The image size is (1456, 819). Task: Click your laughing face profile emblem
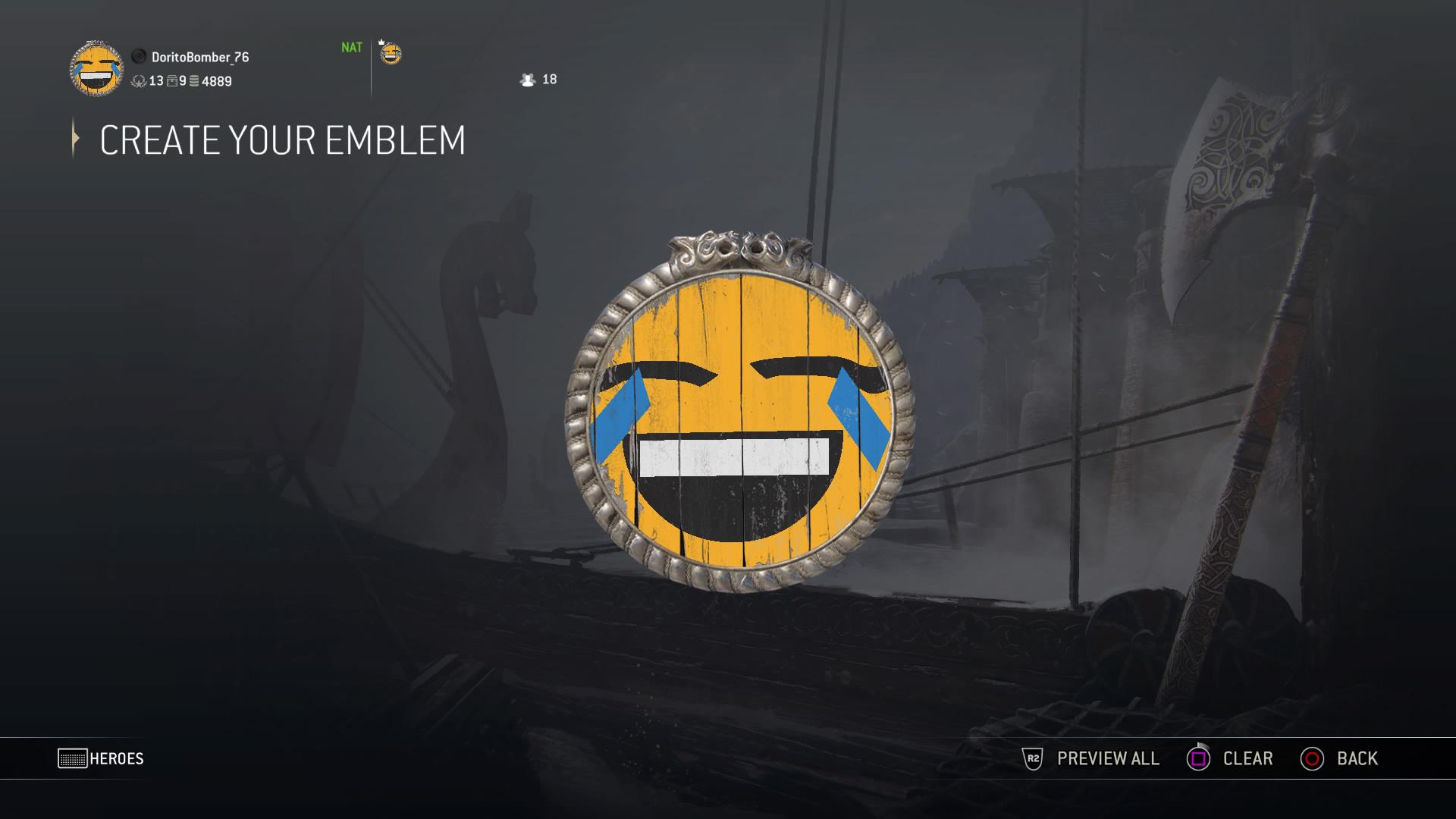click(99, 70)
